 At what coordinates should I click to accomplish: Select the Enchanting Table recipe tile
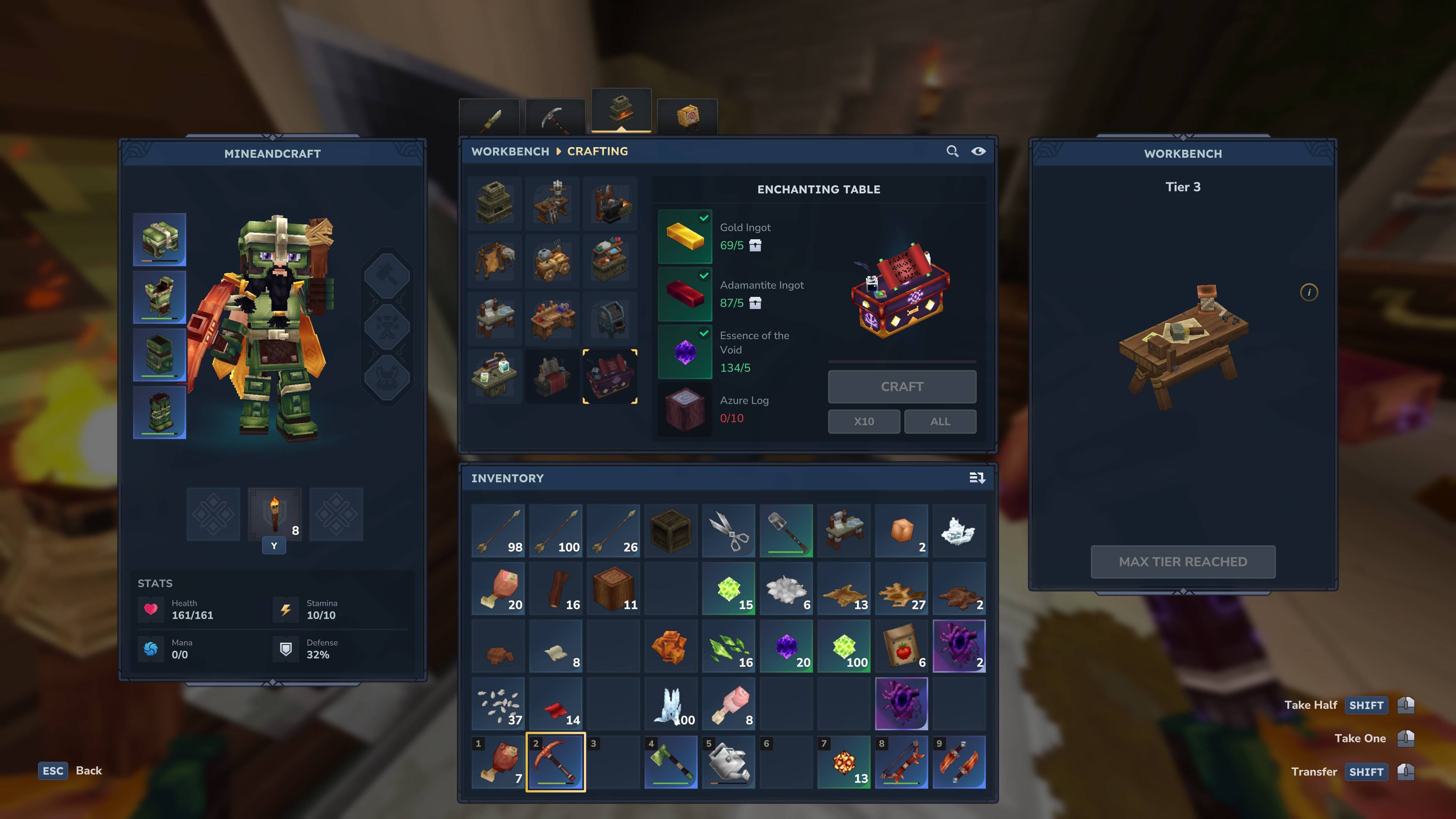click(x=610, y=377)
